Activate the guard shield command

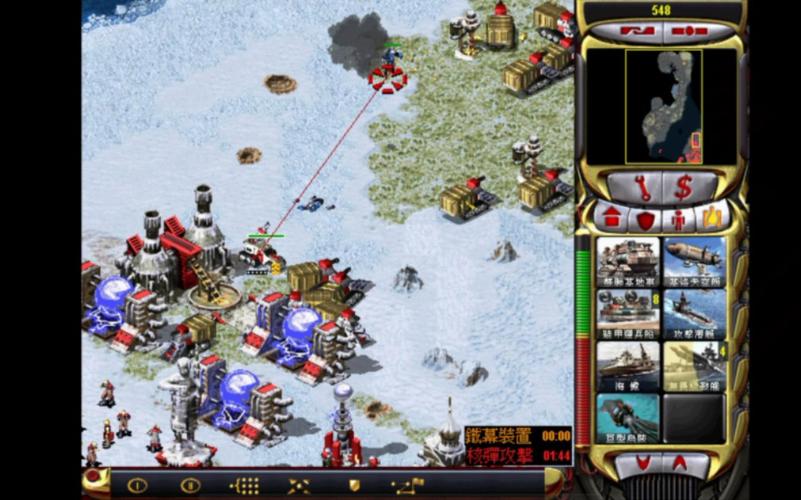tap(354, 485)
